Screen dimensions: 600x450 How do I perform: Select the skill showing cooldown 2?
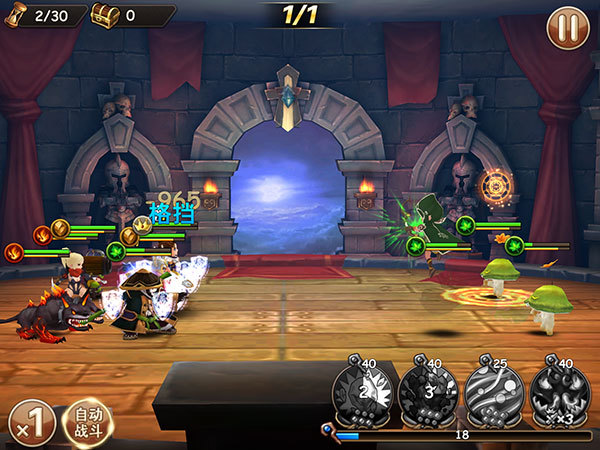tap(361, 390)
